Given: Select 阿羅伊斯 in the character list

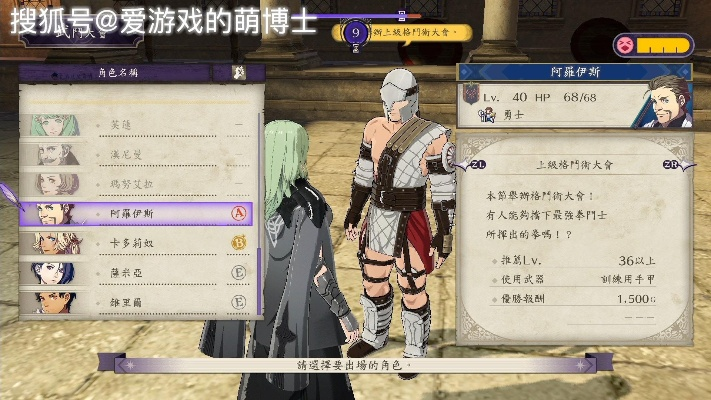Looking at the screenshot, I should [x=135, y=213].
